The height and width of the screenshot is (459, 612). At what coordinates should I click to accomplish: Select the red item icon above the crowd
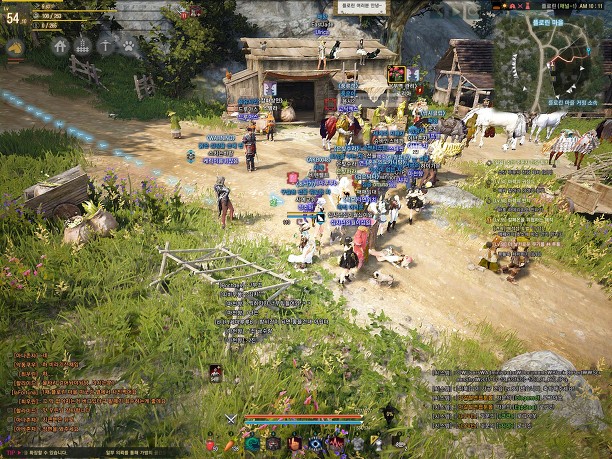(397, 73)
